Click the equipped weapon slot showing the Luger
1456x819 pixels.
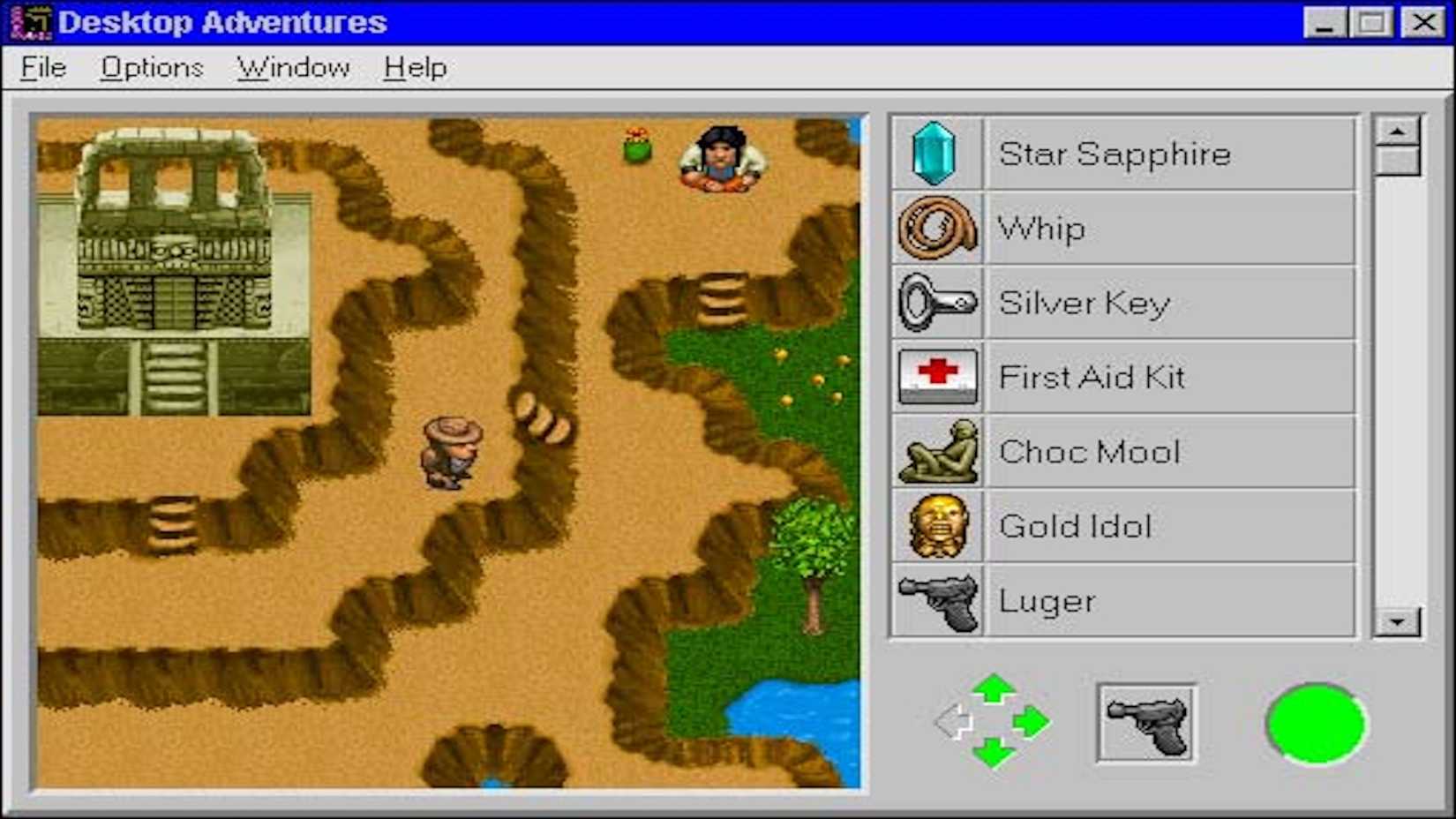coord(1147,724)
